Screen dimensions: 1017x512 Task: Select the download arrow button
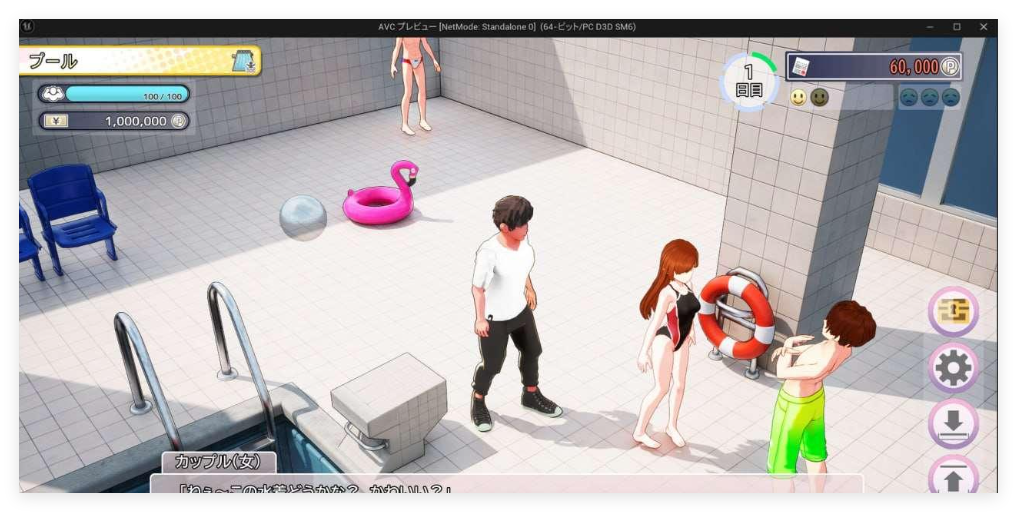(x=953, y=424)
